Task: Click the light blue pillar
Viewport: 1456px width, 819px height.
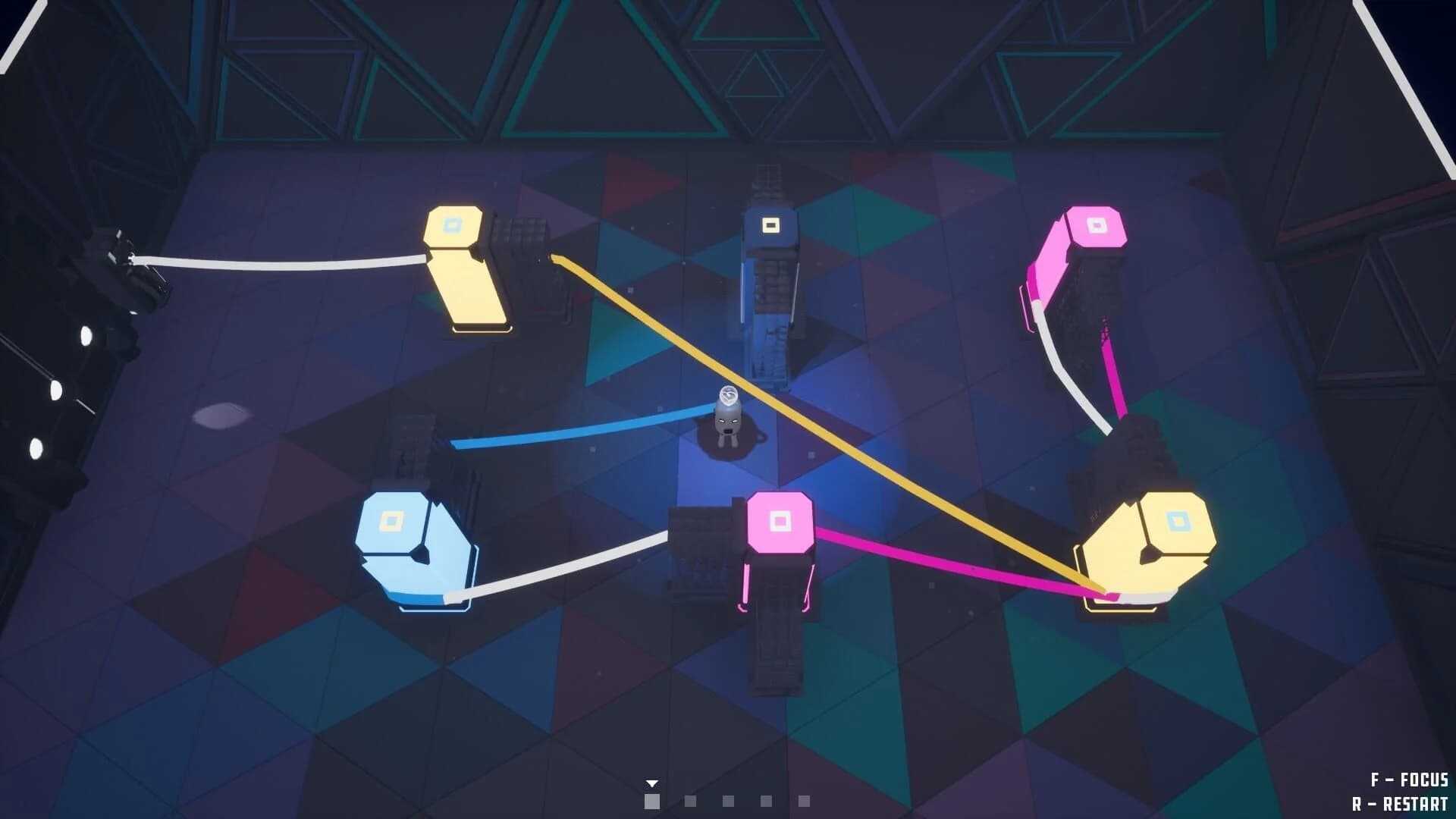Action: point(409,538)
